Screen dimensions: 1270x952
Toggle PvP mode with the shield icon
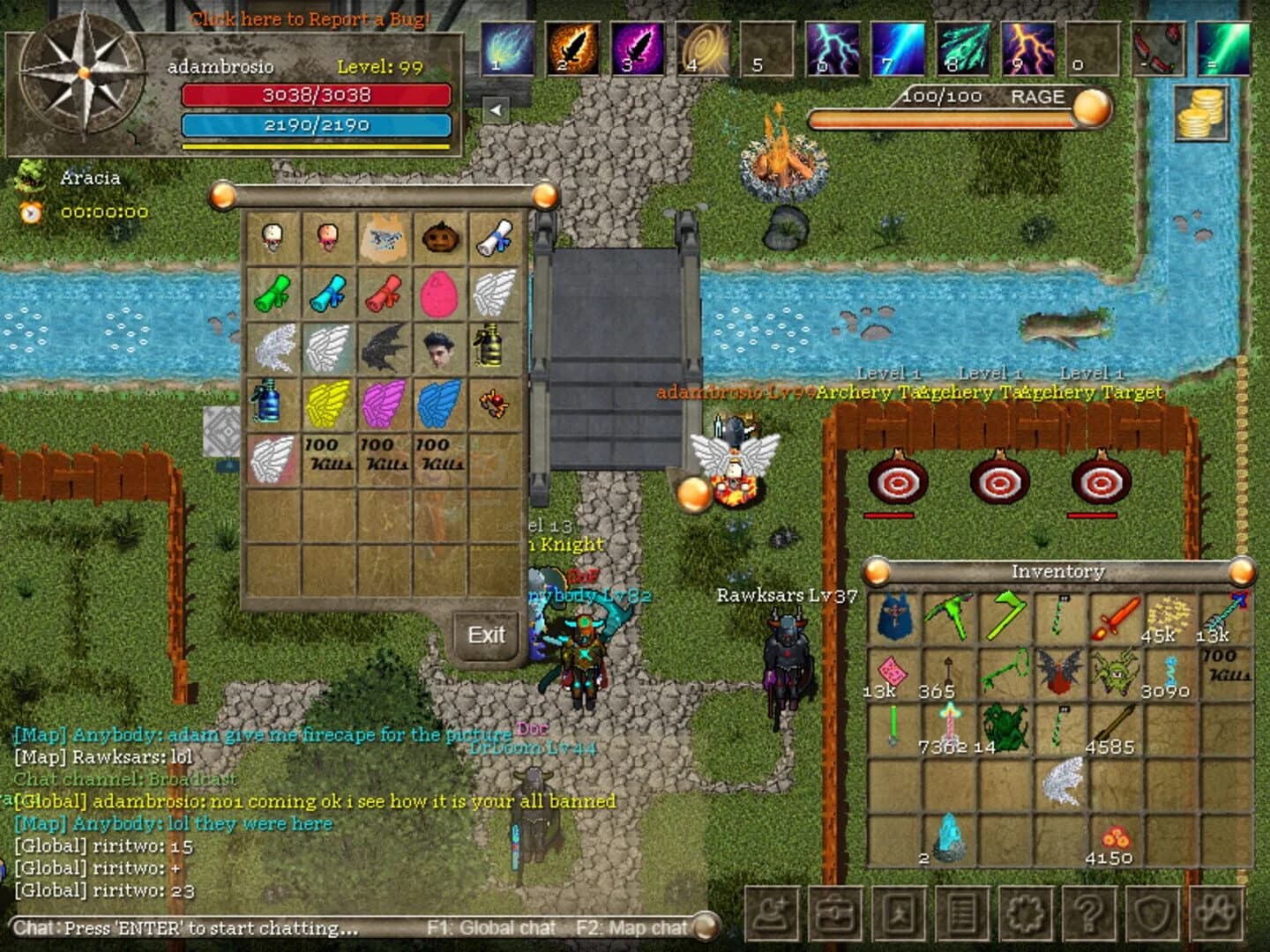tap(1153, 915)
